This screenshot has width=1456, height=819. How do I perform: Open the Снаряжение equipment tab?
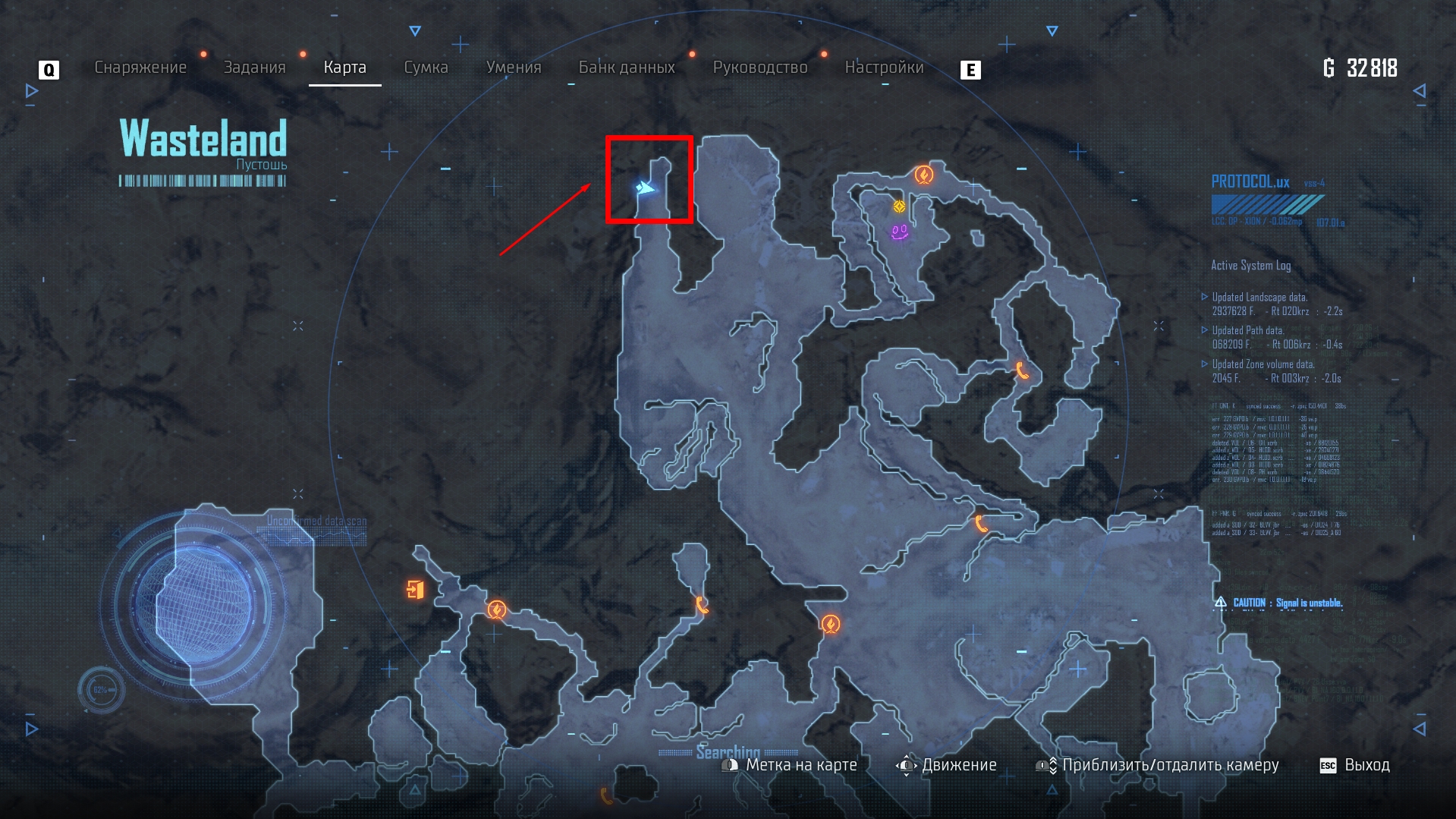140,68
